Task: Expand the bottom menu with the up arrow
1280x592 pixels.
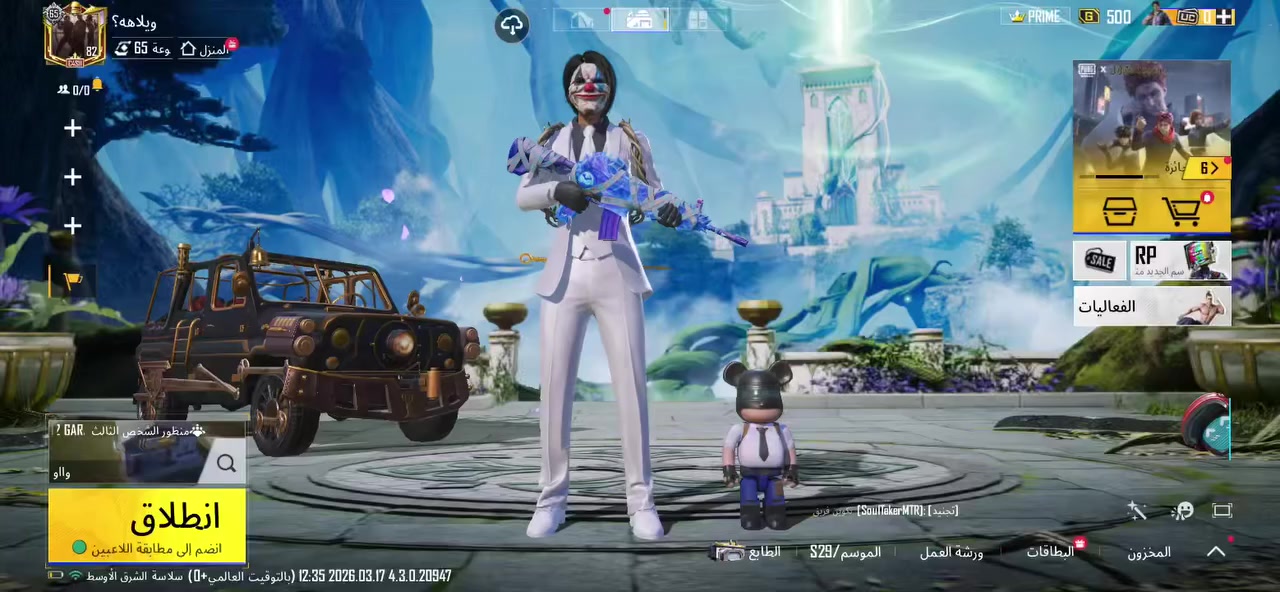Action: pyautogui.click(x=1216, y=551)
